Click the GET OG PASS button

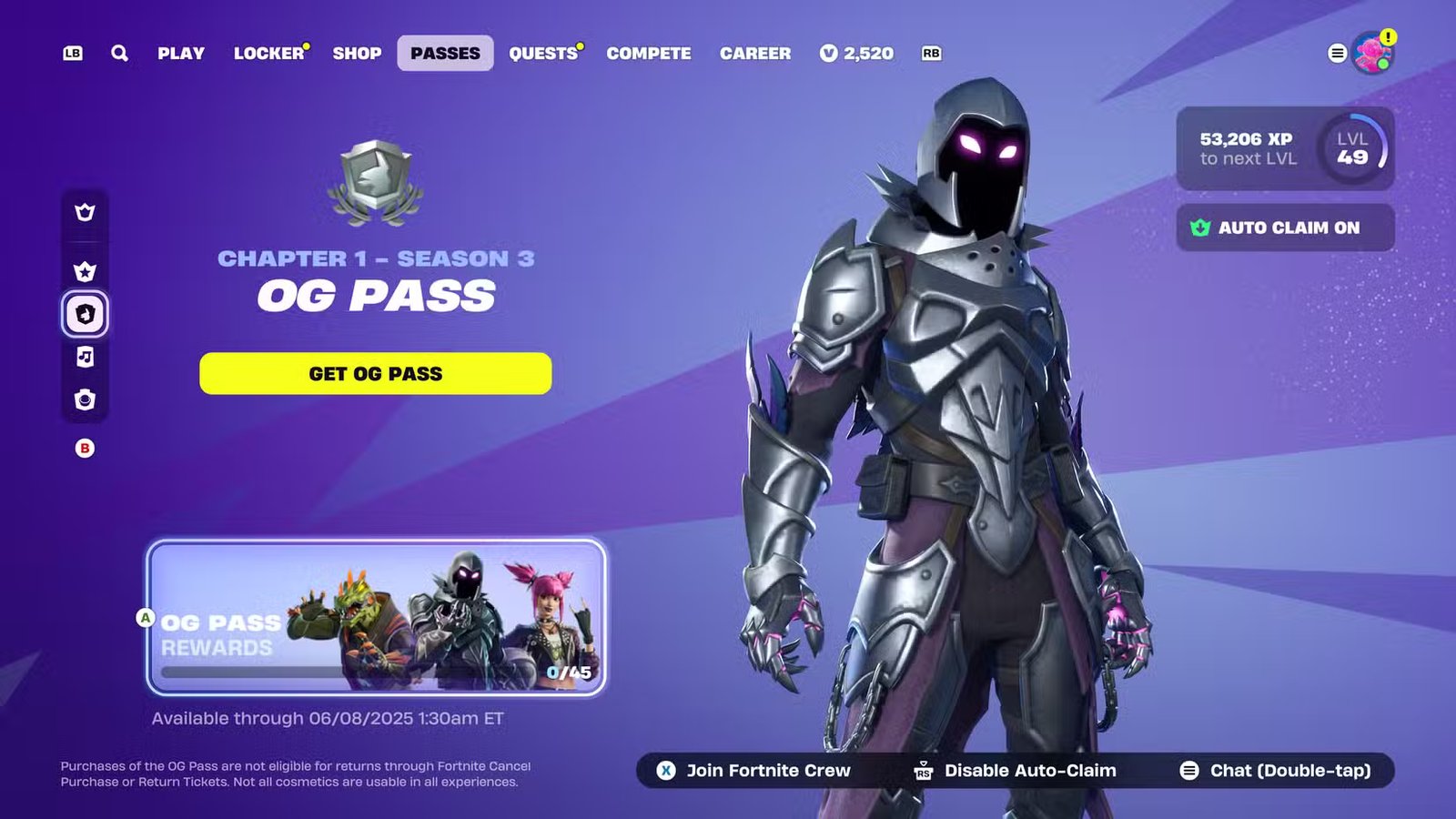(376, 372)
